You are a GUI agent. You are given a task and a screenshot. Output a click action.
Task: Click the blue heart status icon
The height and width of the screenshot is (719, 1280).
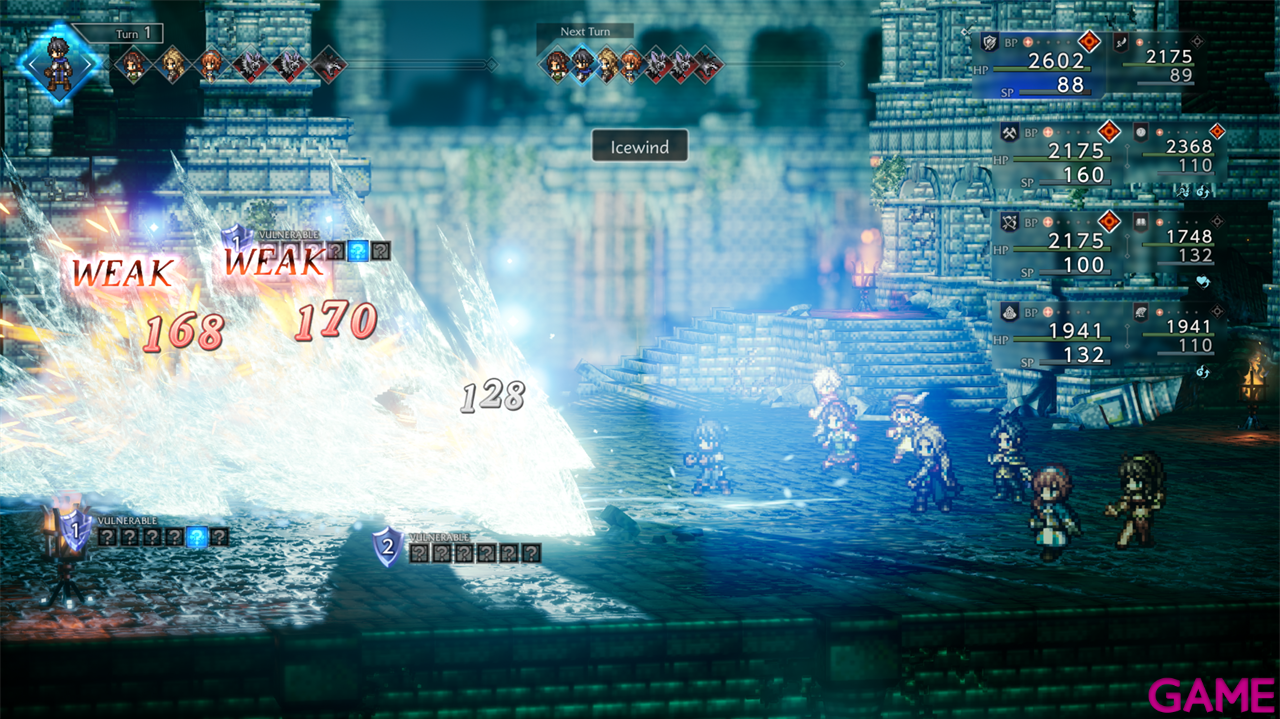(1203, 281)
